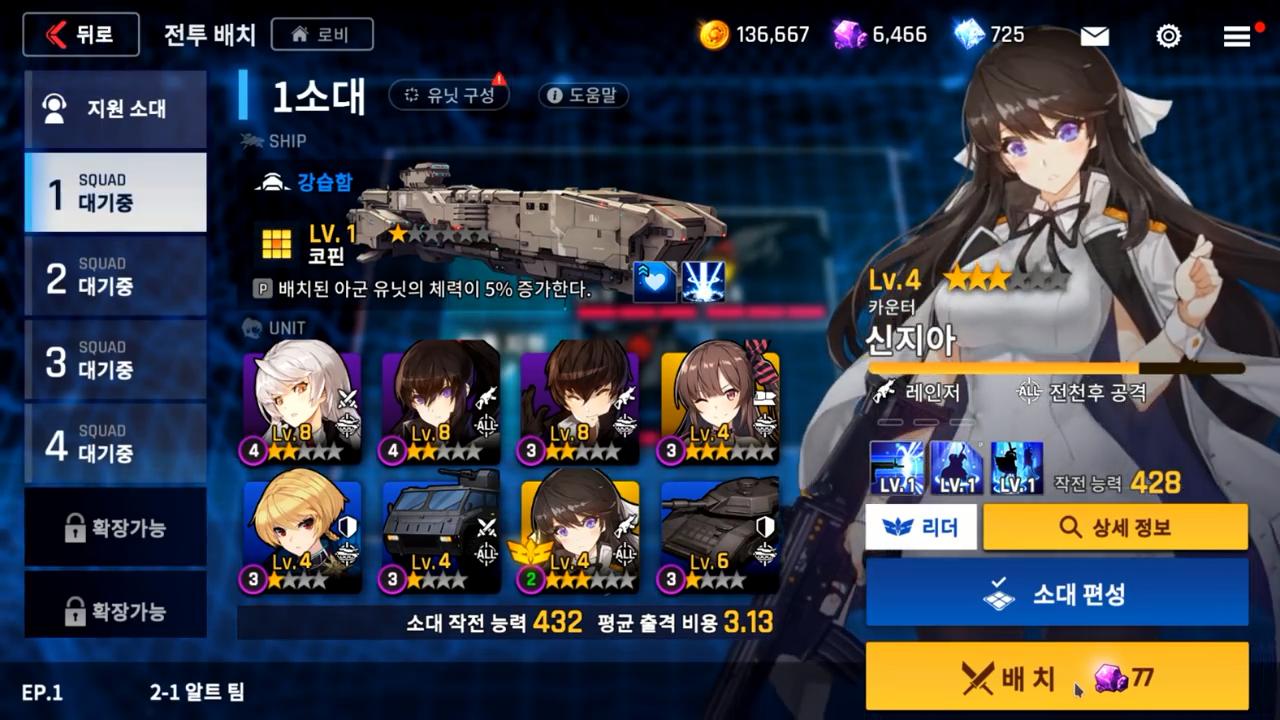Set unit as 리더 leader
This screenshot has height=720, width=1280.
tap(921, 526)
